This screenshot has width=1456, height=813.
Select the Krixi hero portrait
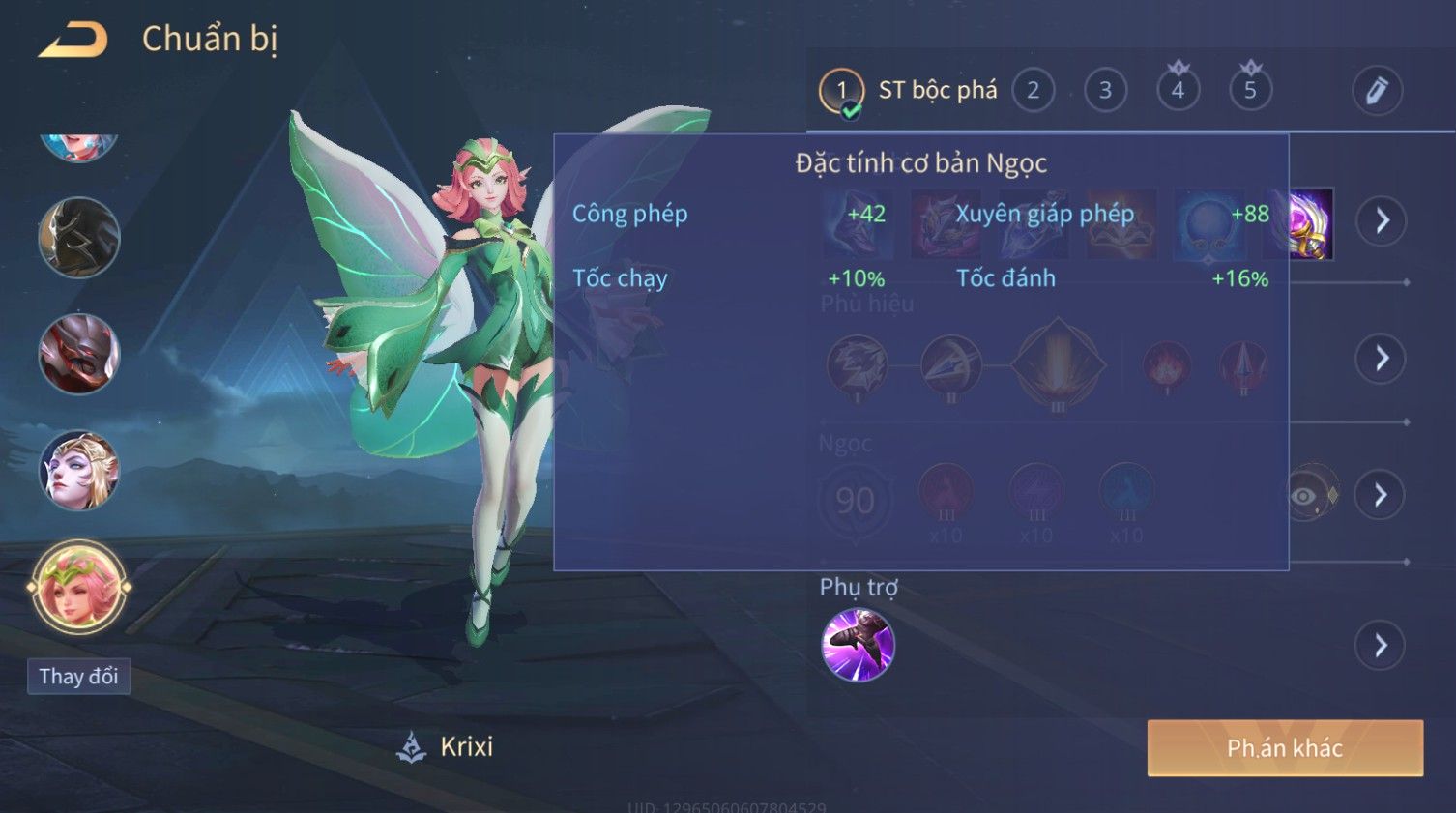[x=78, y=587]
